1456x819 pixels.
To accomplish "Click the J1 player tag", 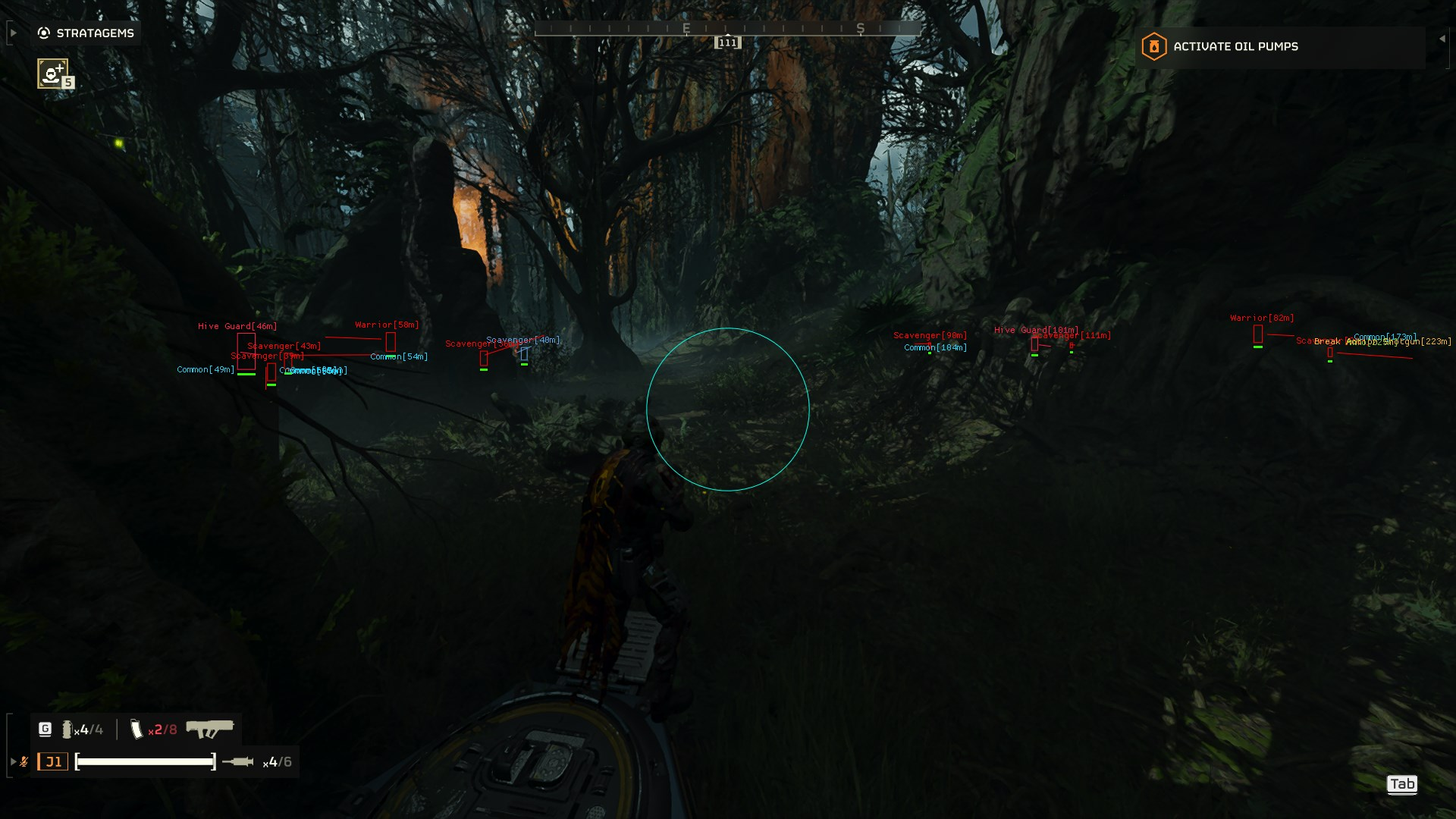I will point(53,761).
